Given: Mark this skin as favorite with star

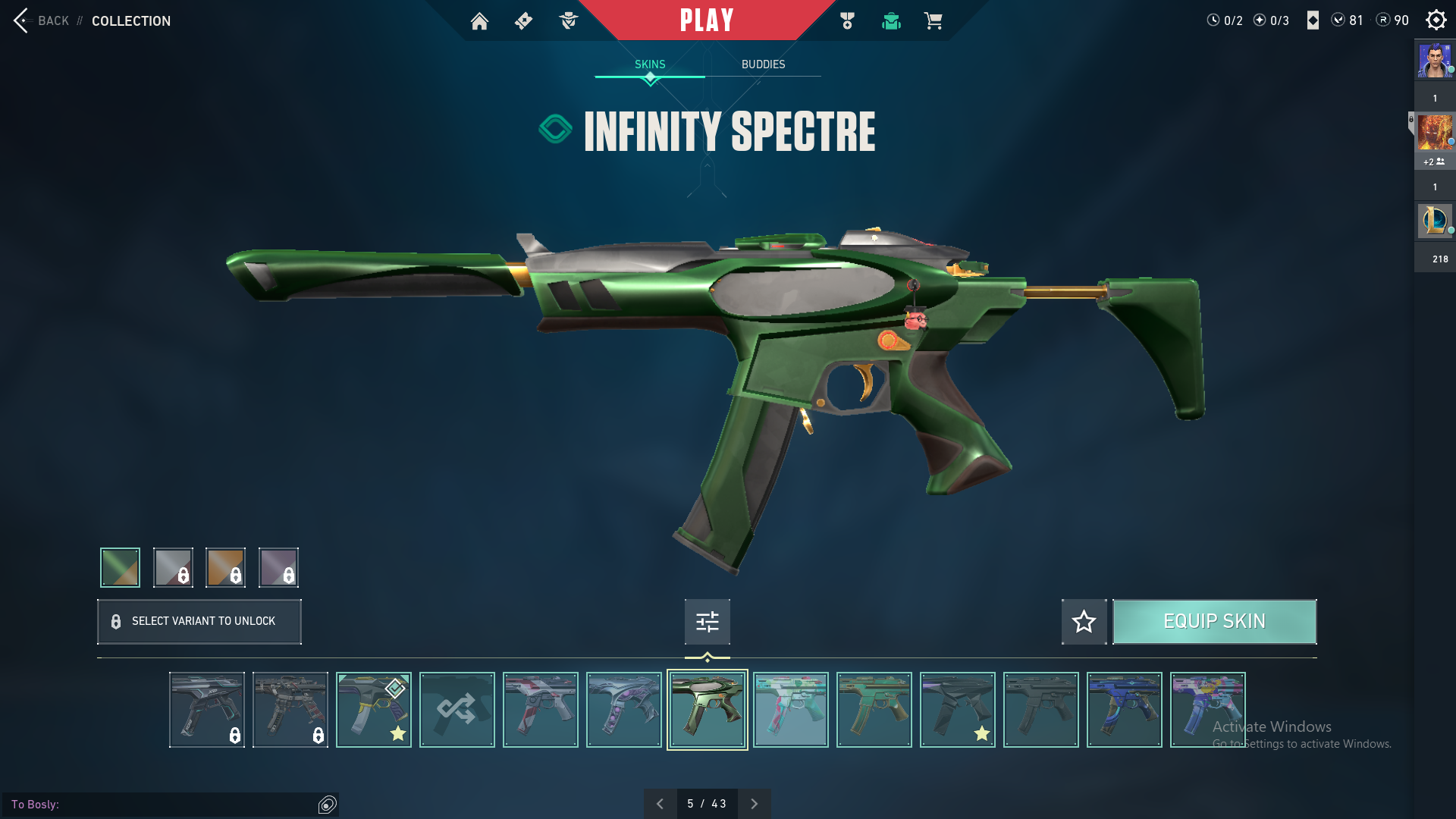Looking at the screenshot, I should pos(1084,622).
